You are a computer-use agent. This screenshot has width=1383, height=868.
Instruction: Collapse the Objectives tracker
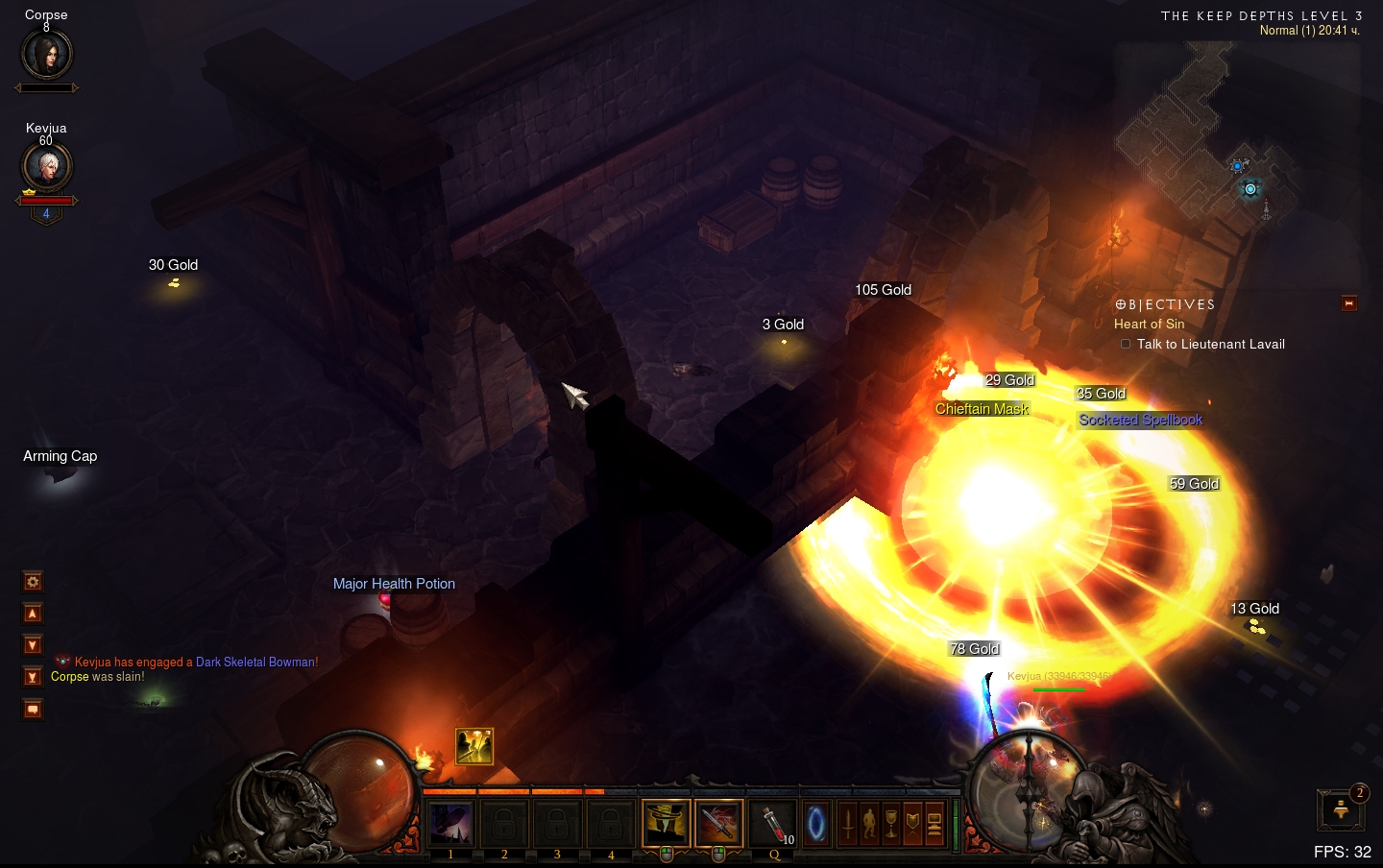point(1349,303)
